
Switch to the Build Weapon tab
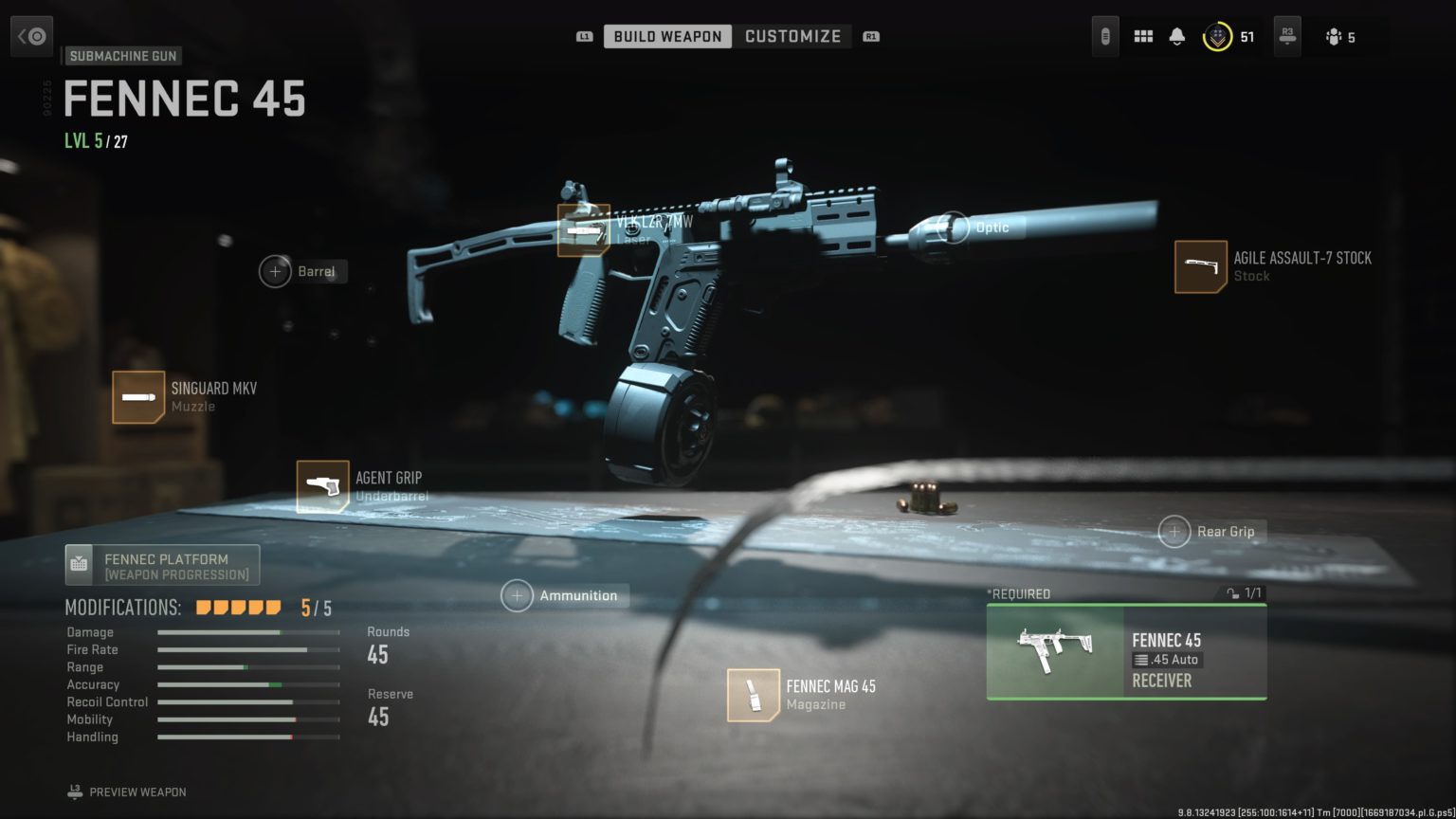(x=667, y=36)
